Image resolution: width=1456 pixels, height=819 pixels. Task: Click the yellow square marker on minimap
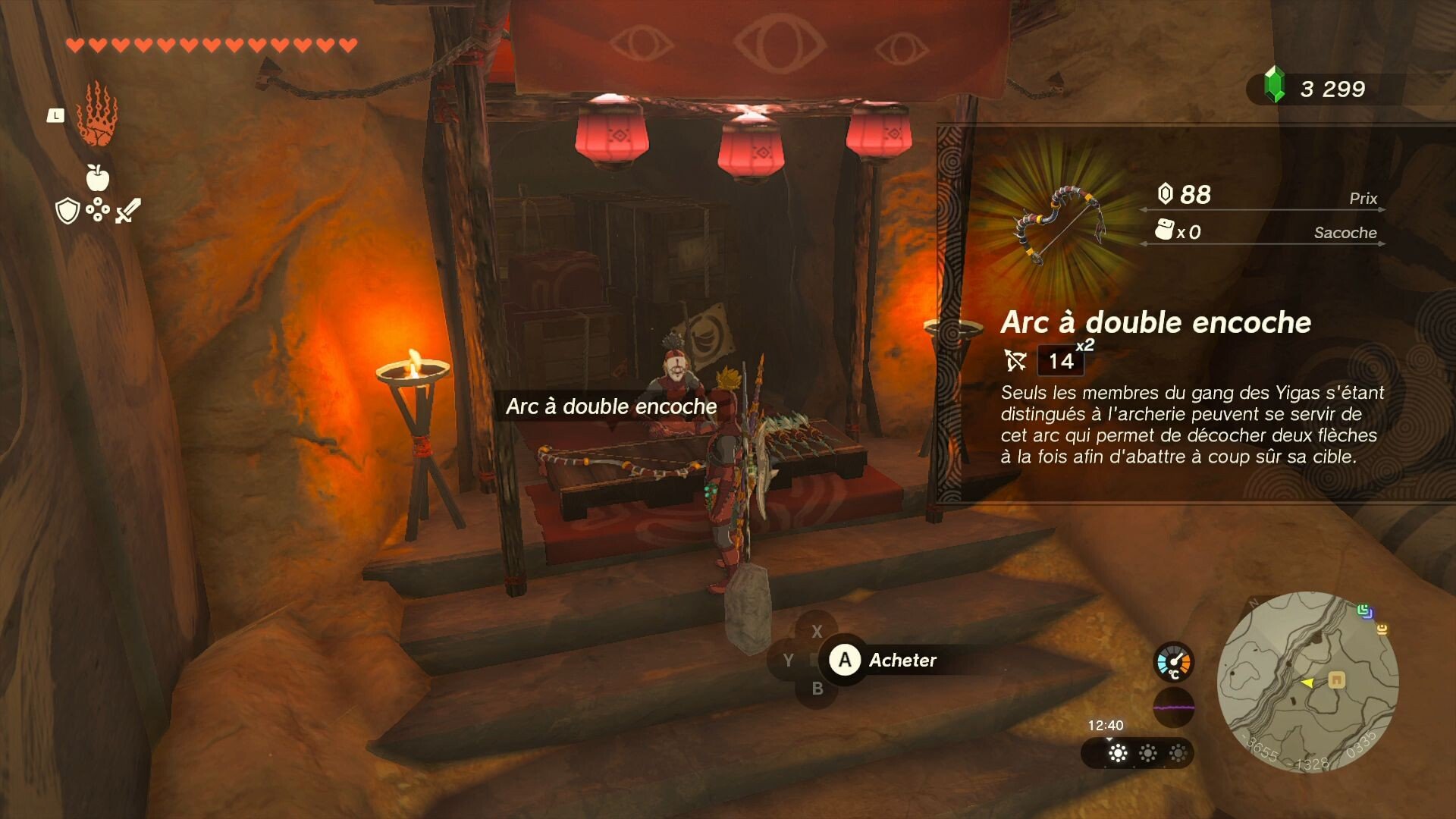tap(1336, 679)
